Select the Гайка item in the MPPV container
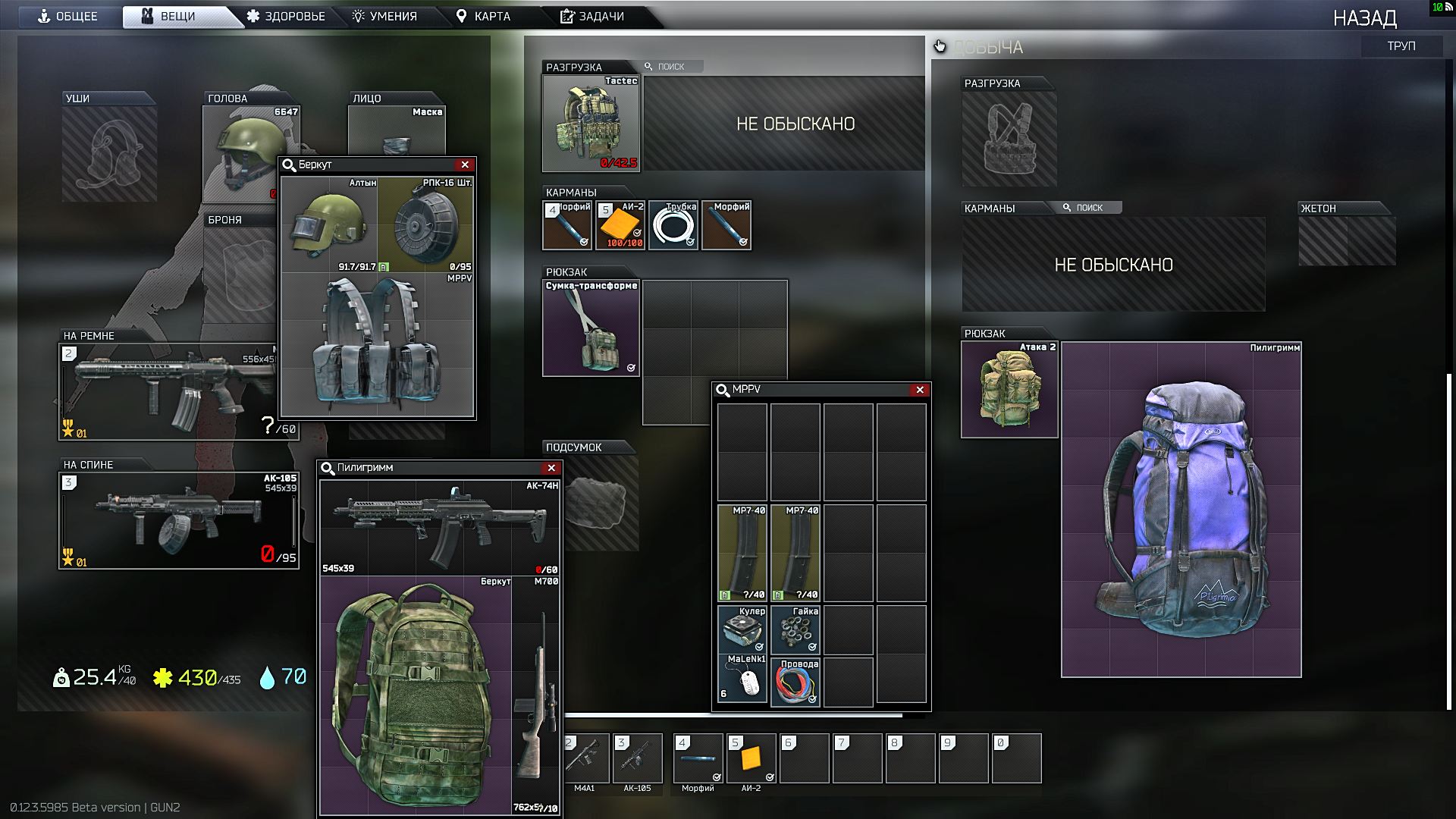Image resolution: width=1456 pixels, height=819 pixels. [x=794, y=630]
